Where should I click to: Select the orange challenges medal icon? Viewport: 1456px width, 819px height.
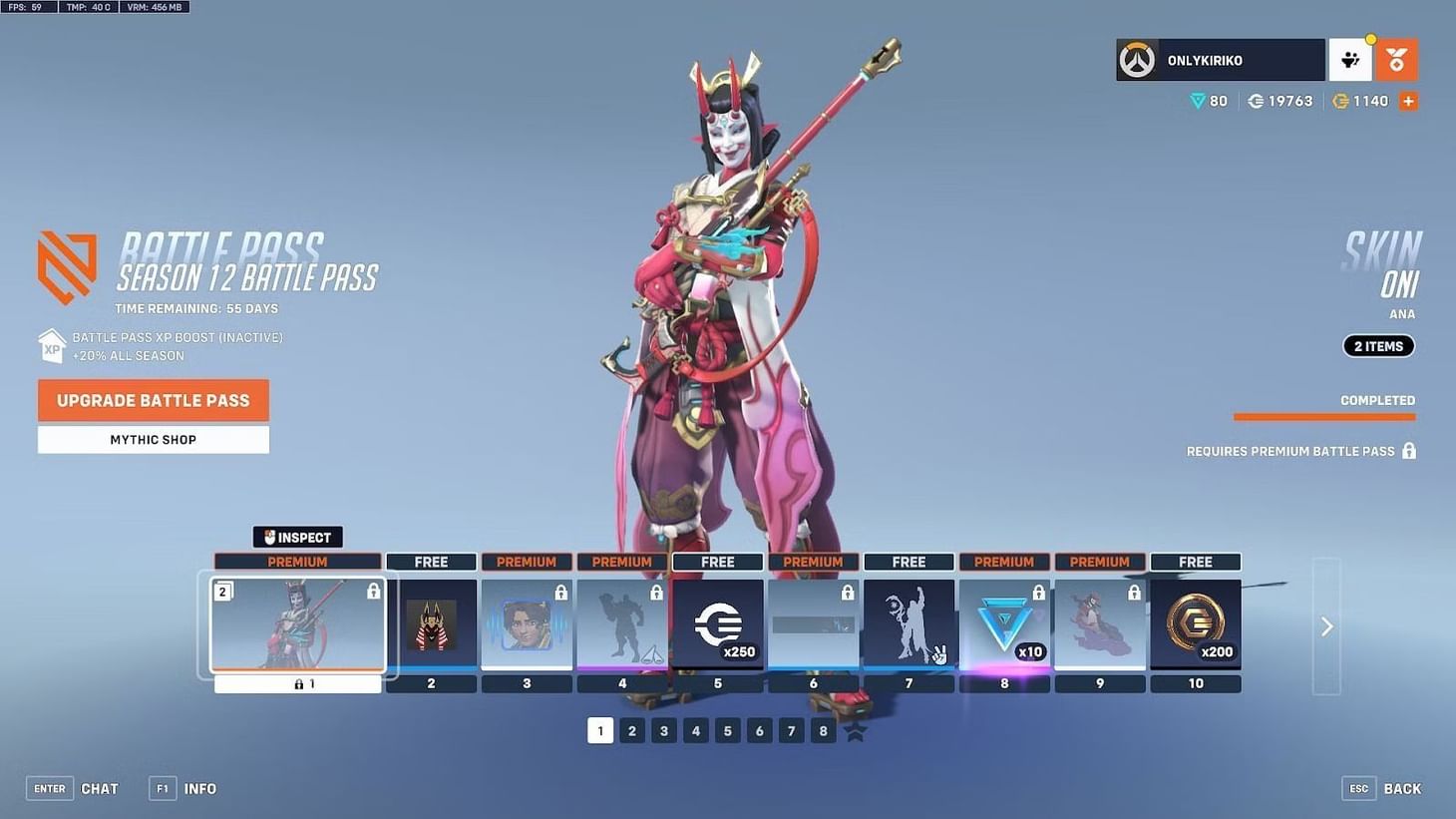tap(1396, 61)
